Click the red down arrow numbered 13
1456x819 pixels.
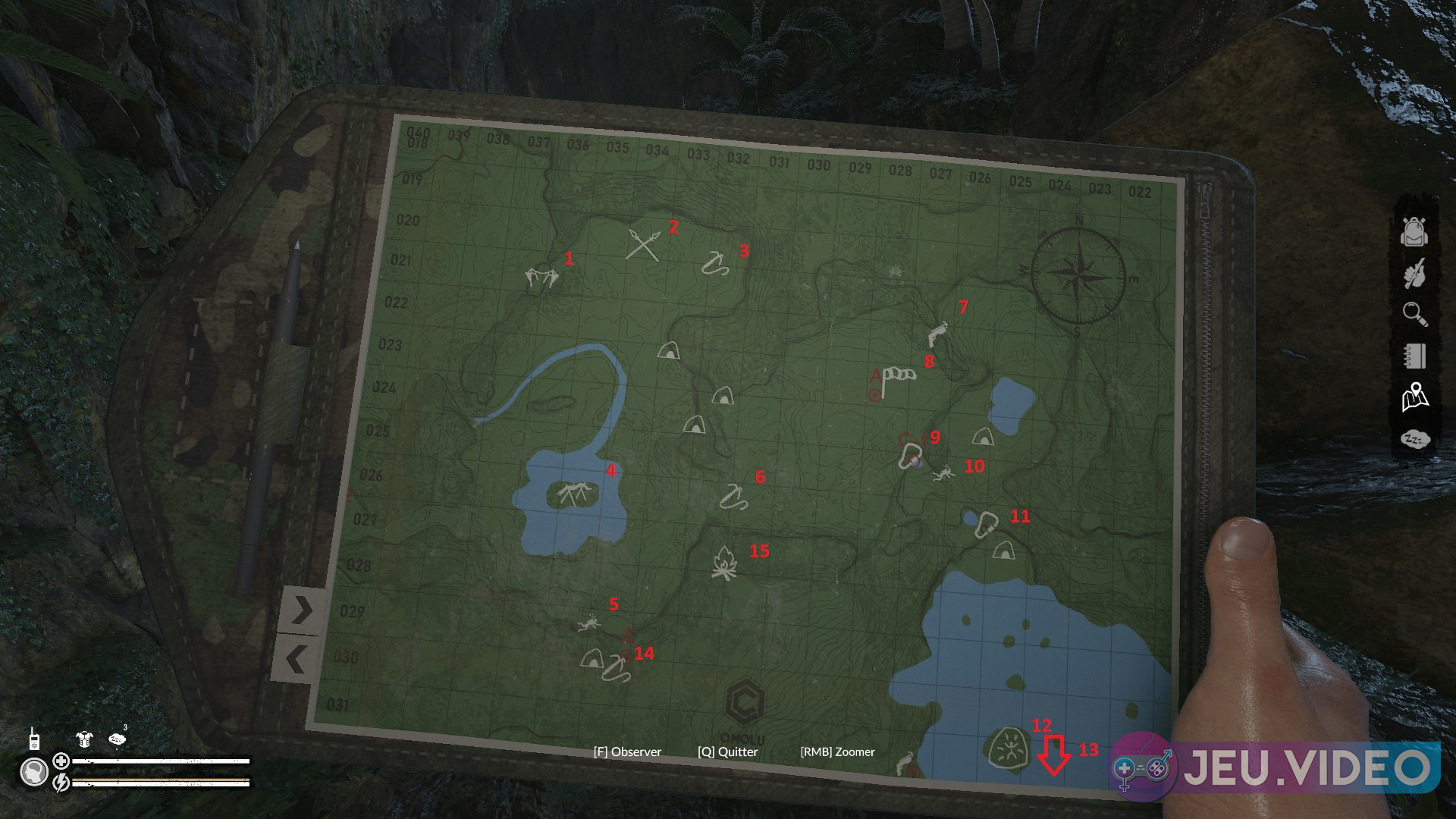[x=1054, y=754]
